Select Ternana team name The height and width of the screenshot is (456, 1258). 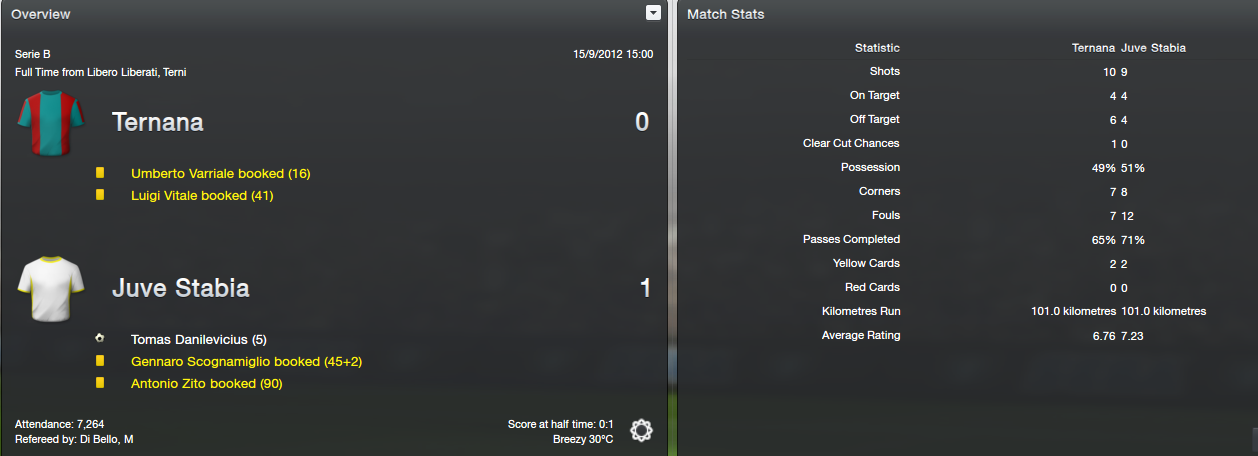coord(157,123)
